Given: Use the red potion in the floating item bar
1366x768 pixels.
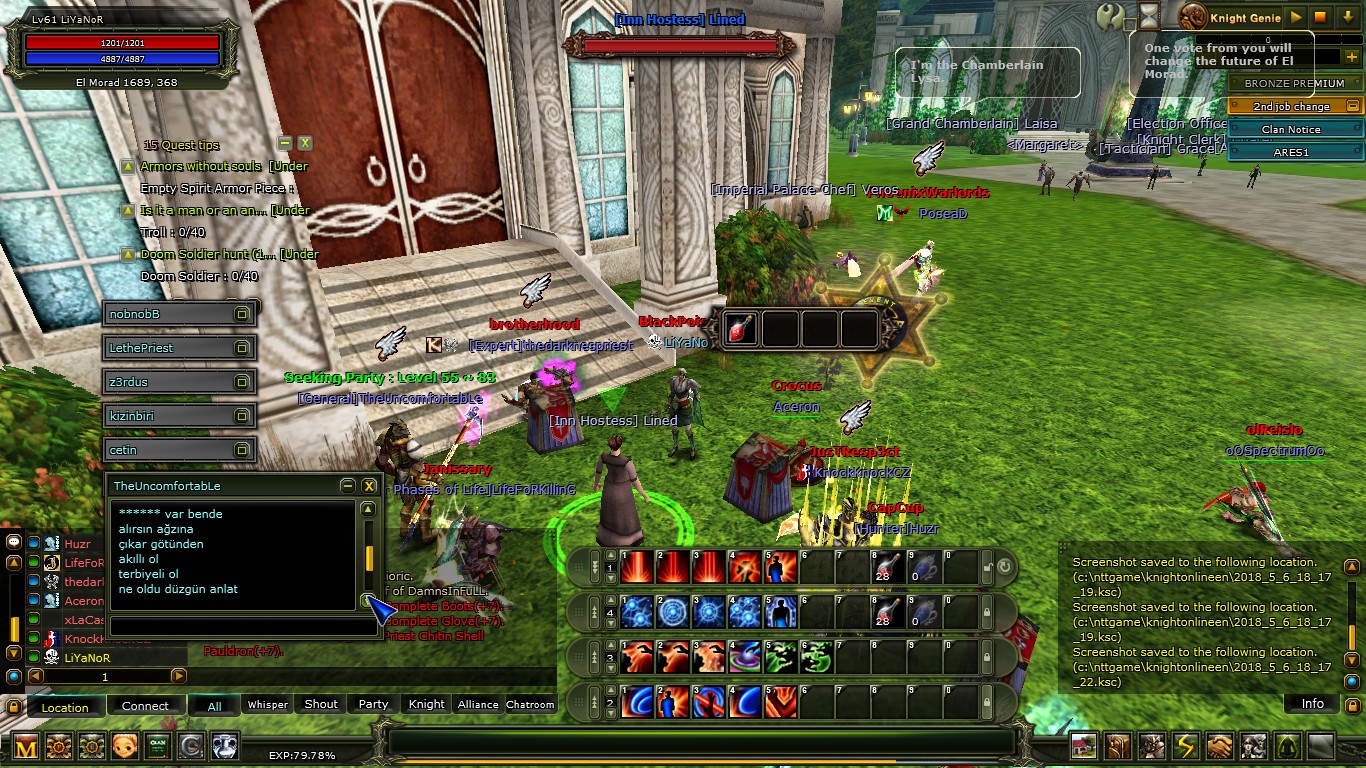Looking at the screenshot, I should [x=741, y=328].
